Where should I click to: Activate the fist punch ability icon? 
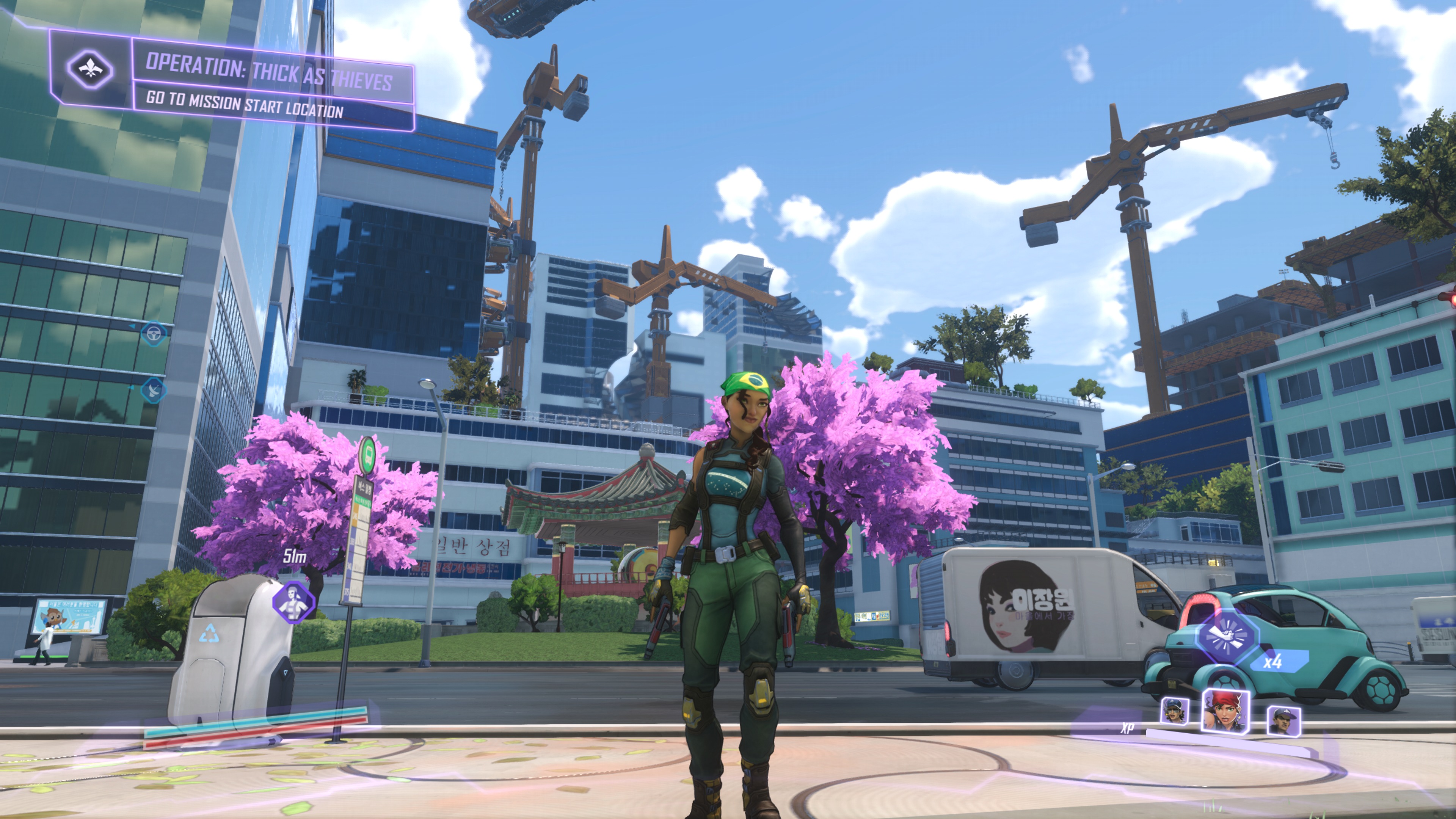tap(1227, 637)
